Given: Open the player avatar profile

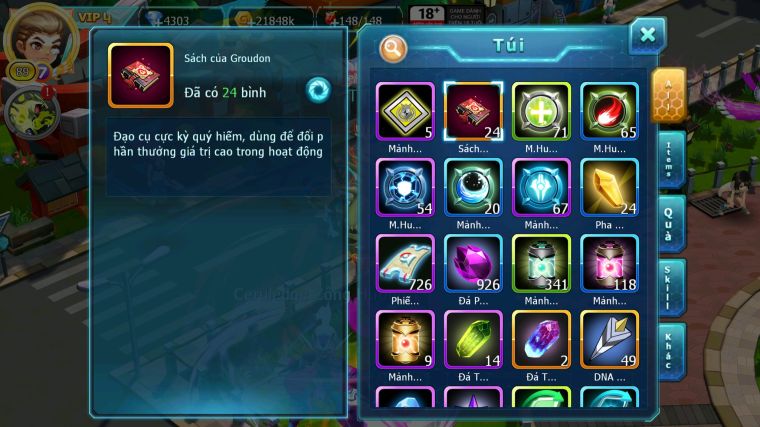Looking at the screenshot, I should (x=32, y=35).
